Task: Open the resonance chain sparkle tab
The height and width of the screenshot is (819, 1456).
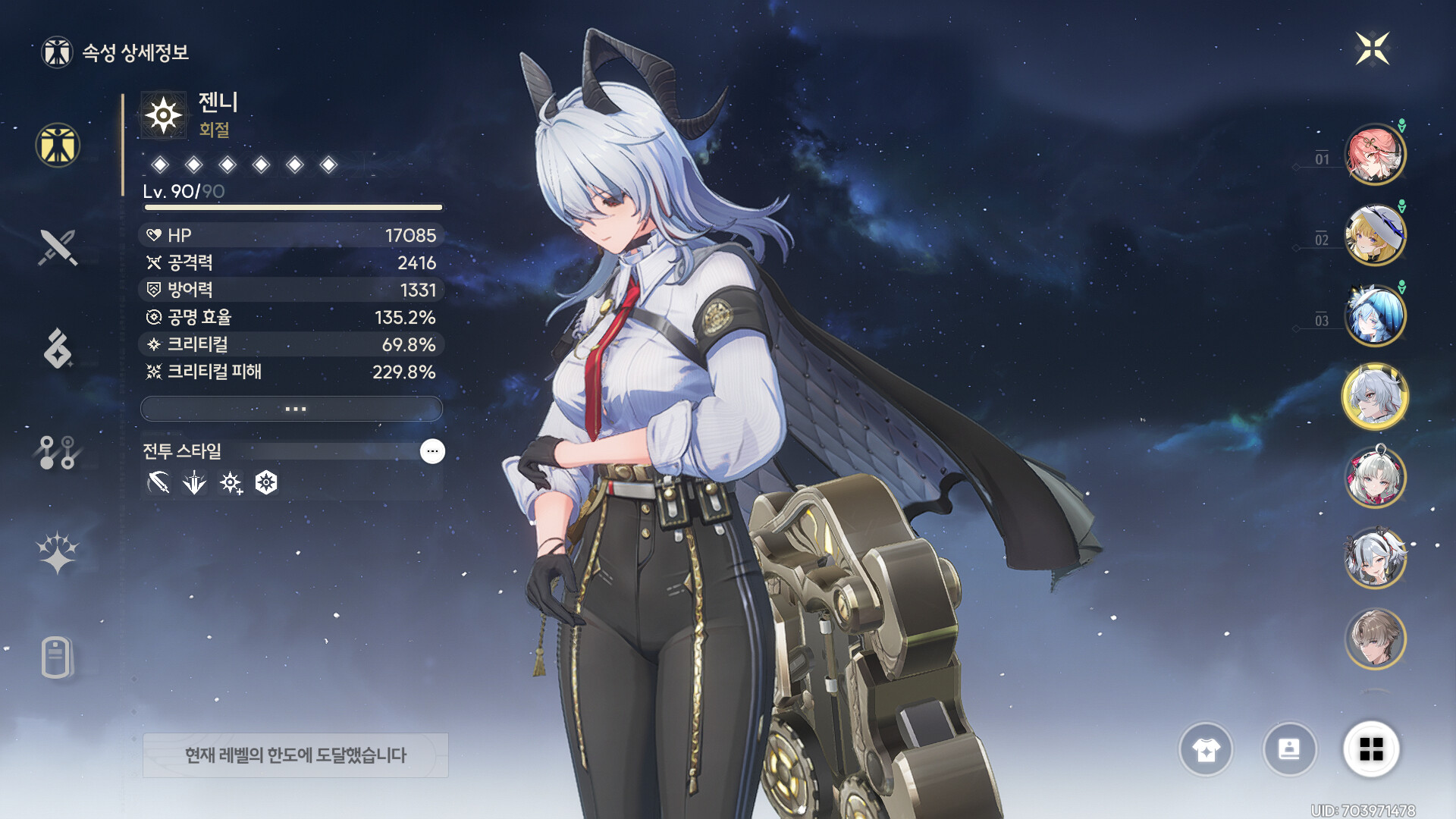Action: [58, 552]
